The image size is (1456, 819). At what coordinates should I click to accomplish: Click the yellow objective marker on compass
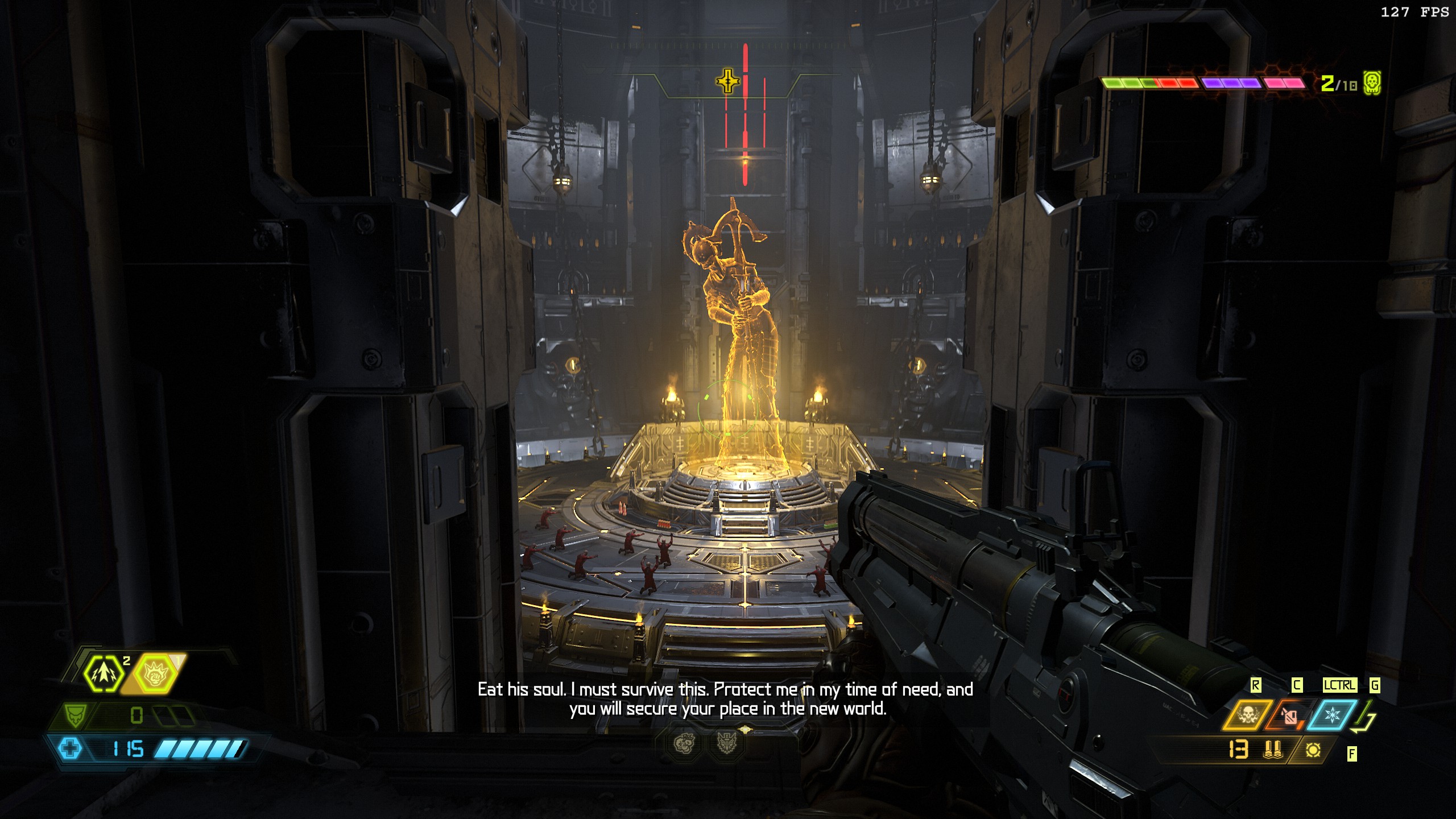[x=728, y=81]
